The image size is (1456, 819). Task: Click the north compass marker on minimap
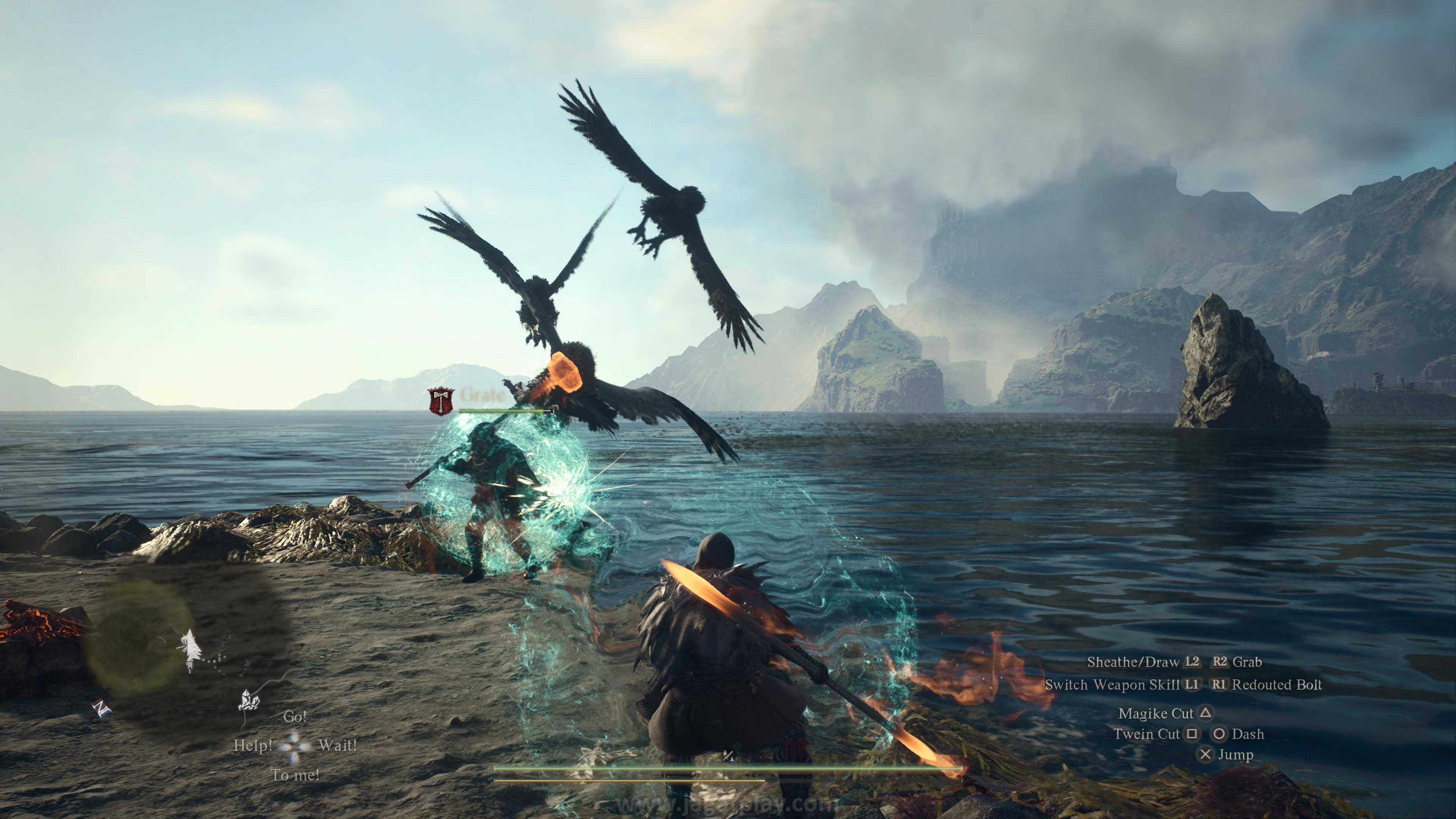tap(102, 708)
